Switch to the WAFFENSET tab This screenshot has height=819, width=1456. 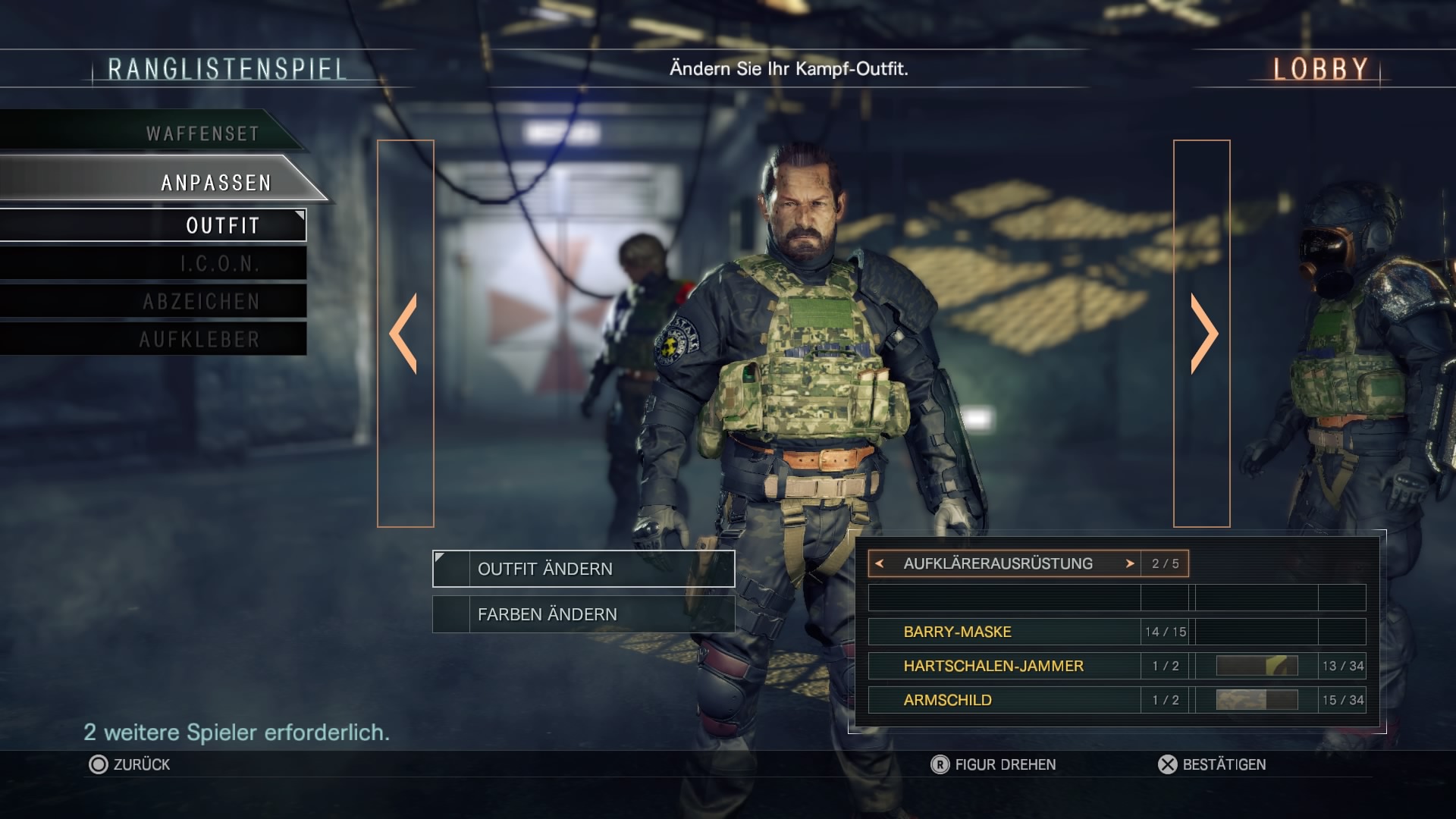click(203, 132)
